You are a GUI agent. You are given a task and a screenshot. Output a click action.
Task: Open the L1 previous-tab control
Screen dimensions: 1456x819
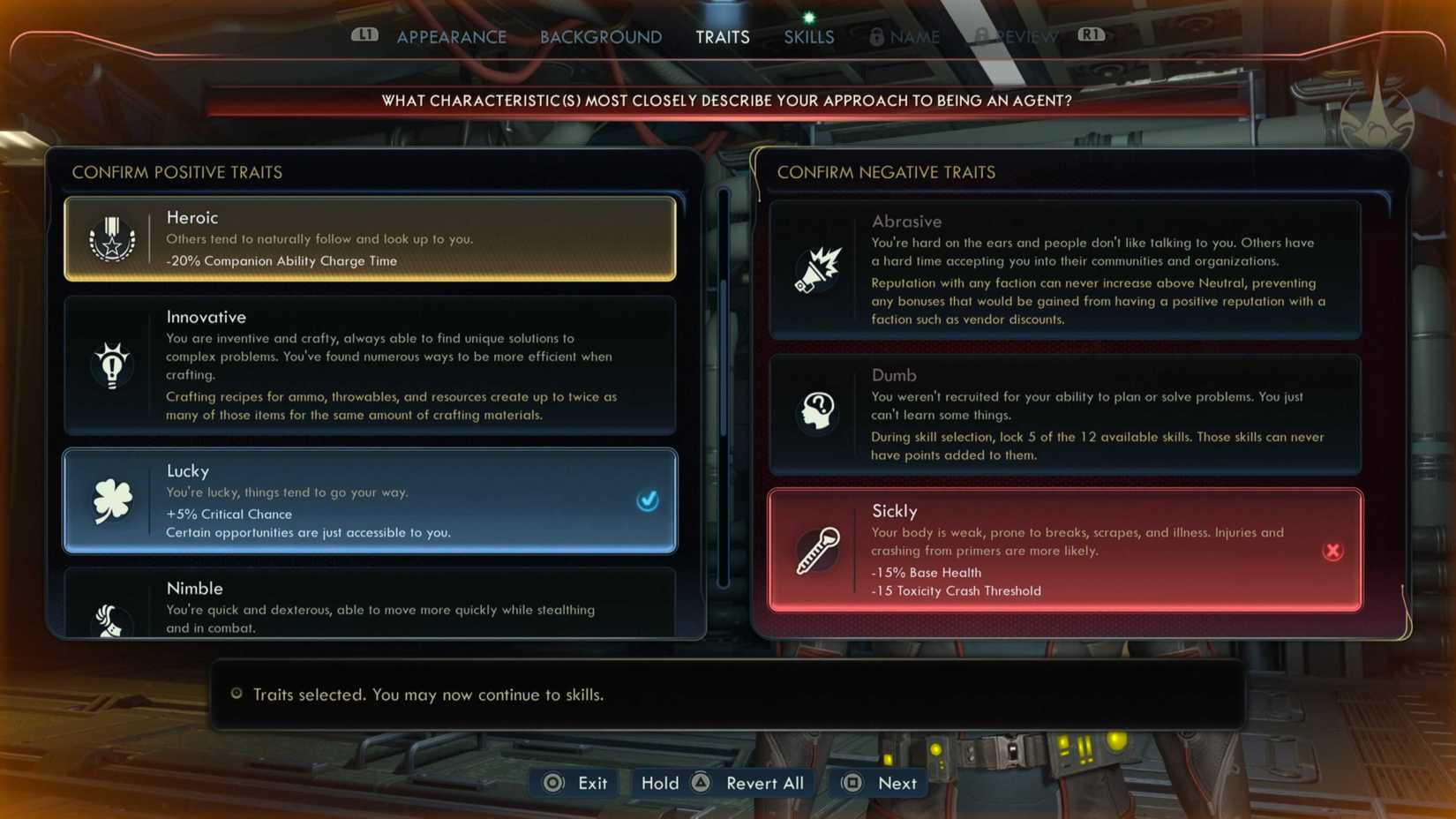tap(364, 36)
